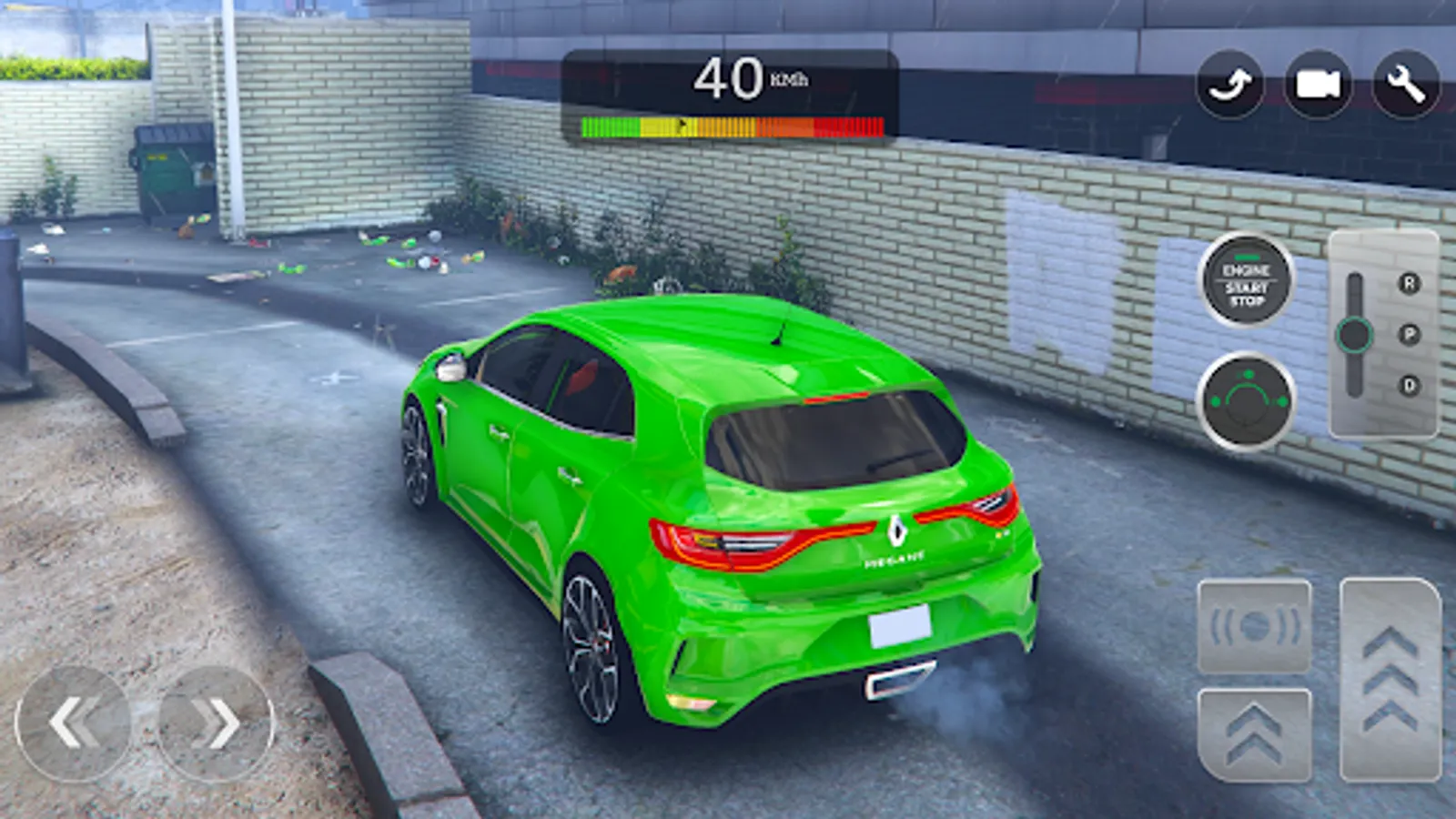Honk the horn button
This screenshot has height=819, width=1456.
pyautogui.click(x=1254, y=627)
